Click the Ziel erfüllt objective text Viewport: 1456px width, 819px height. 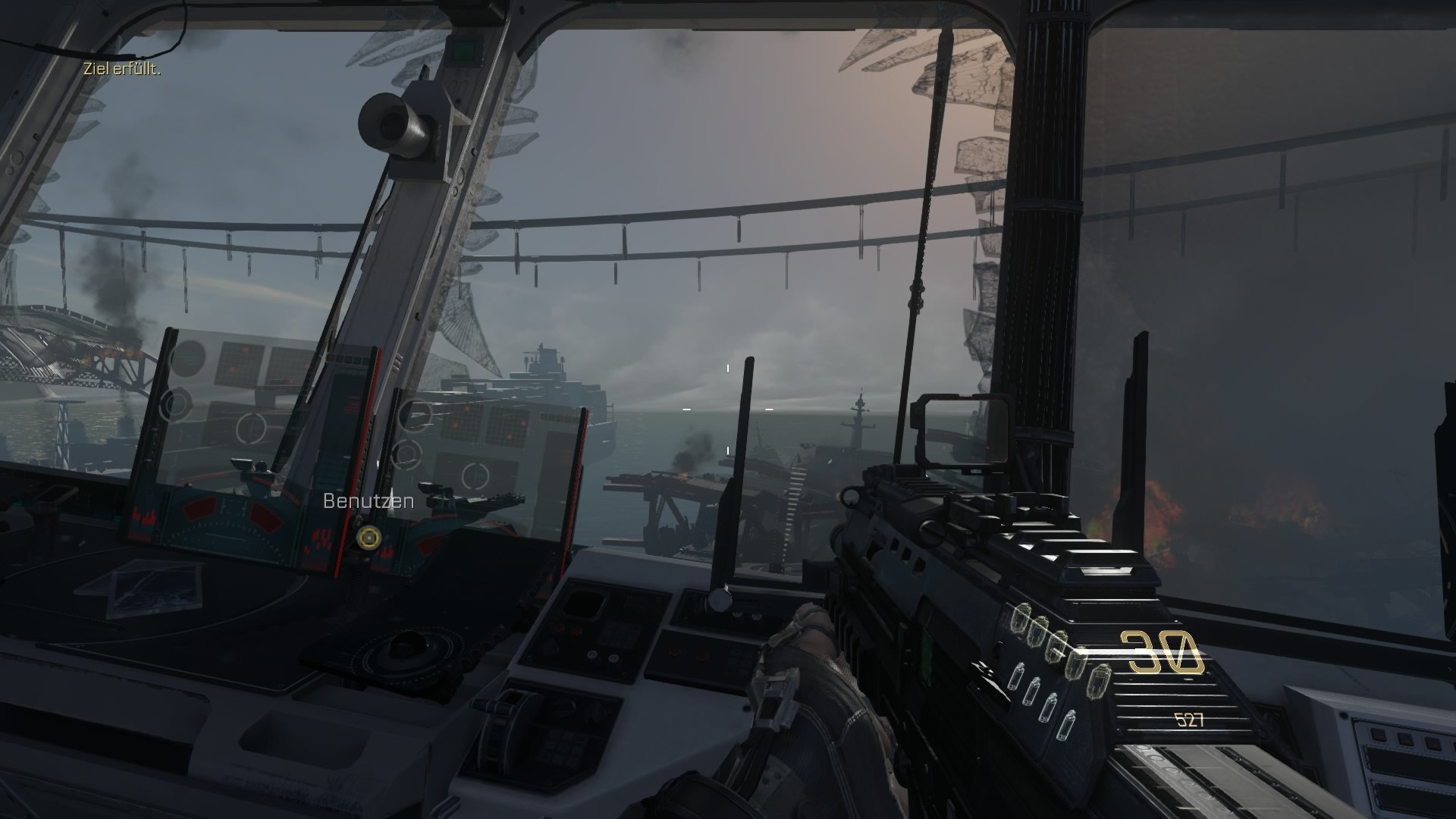tap(121, 67)
